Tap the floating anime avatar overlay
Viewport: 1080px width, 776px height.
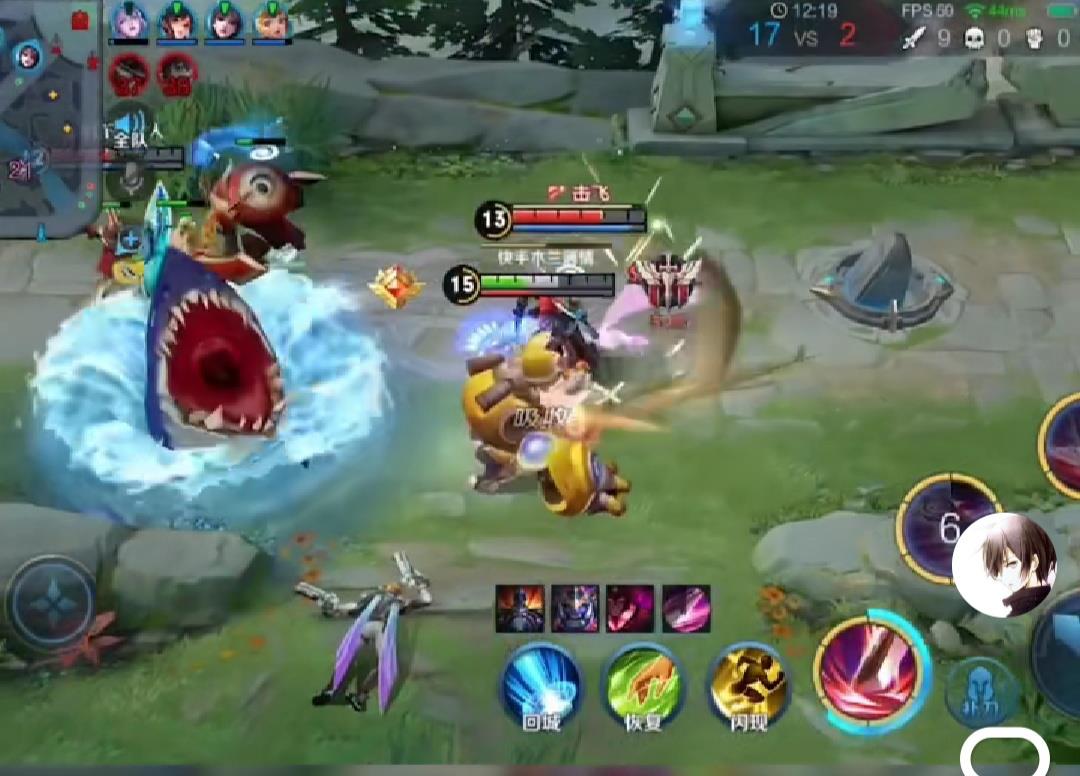click(x=1004, y=565)
